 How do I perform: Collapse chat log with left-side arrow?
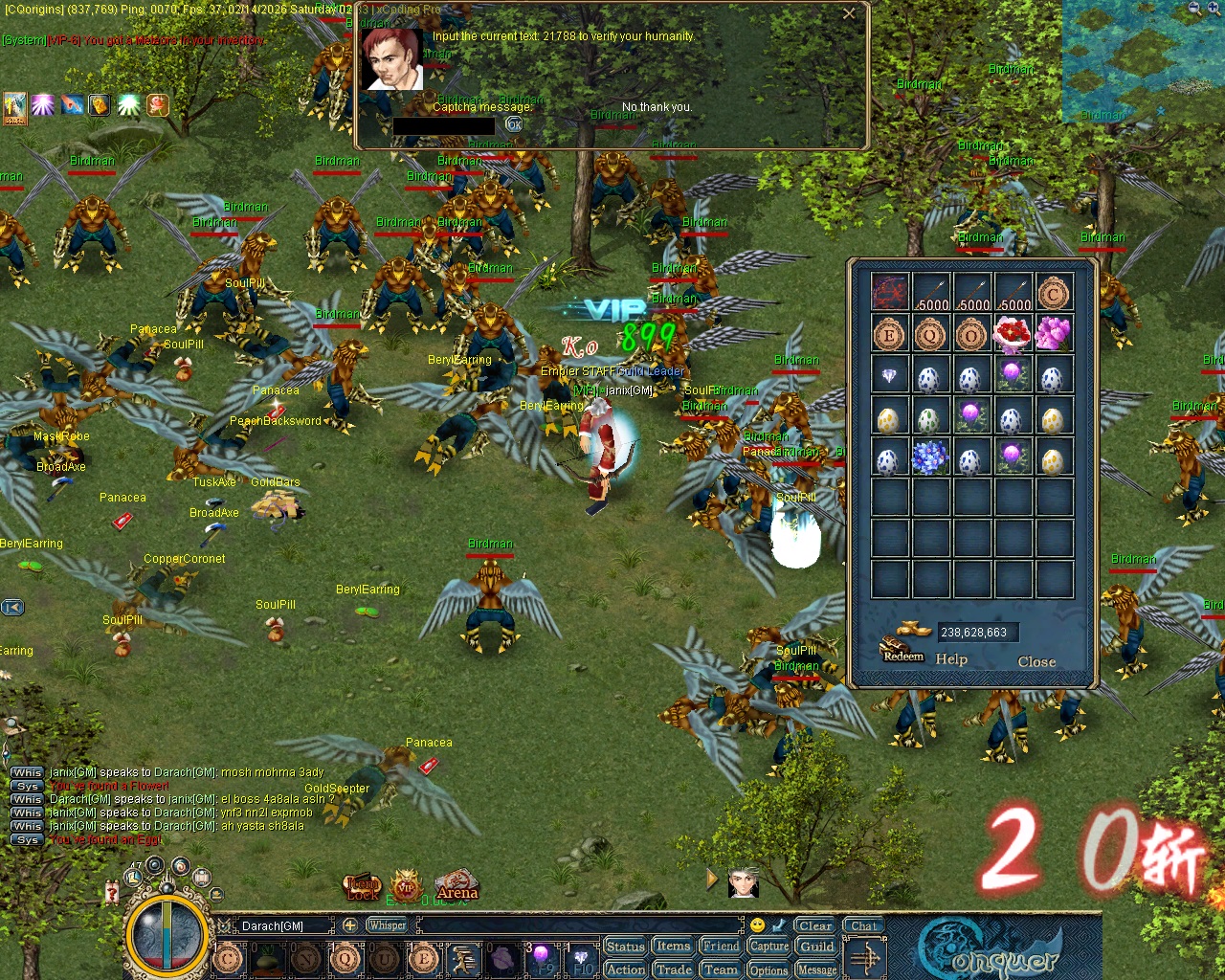pyautogui.click(x=11, y=607)
